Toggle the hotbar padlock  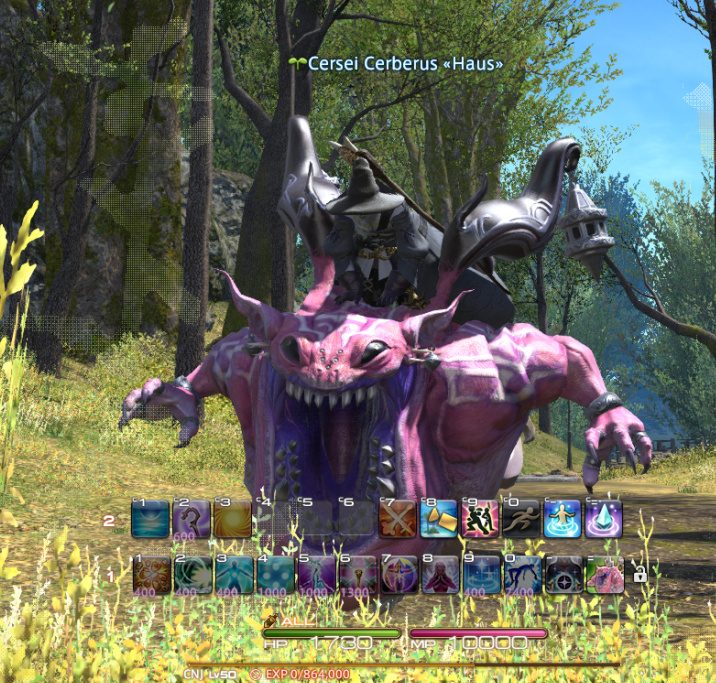click(639, 574)
